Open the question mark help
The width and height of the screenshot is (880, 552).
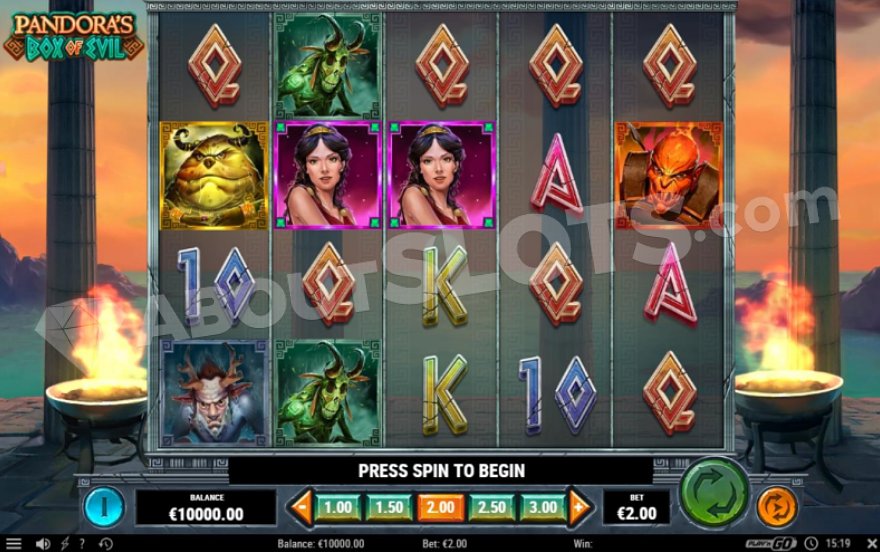82,543
